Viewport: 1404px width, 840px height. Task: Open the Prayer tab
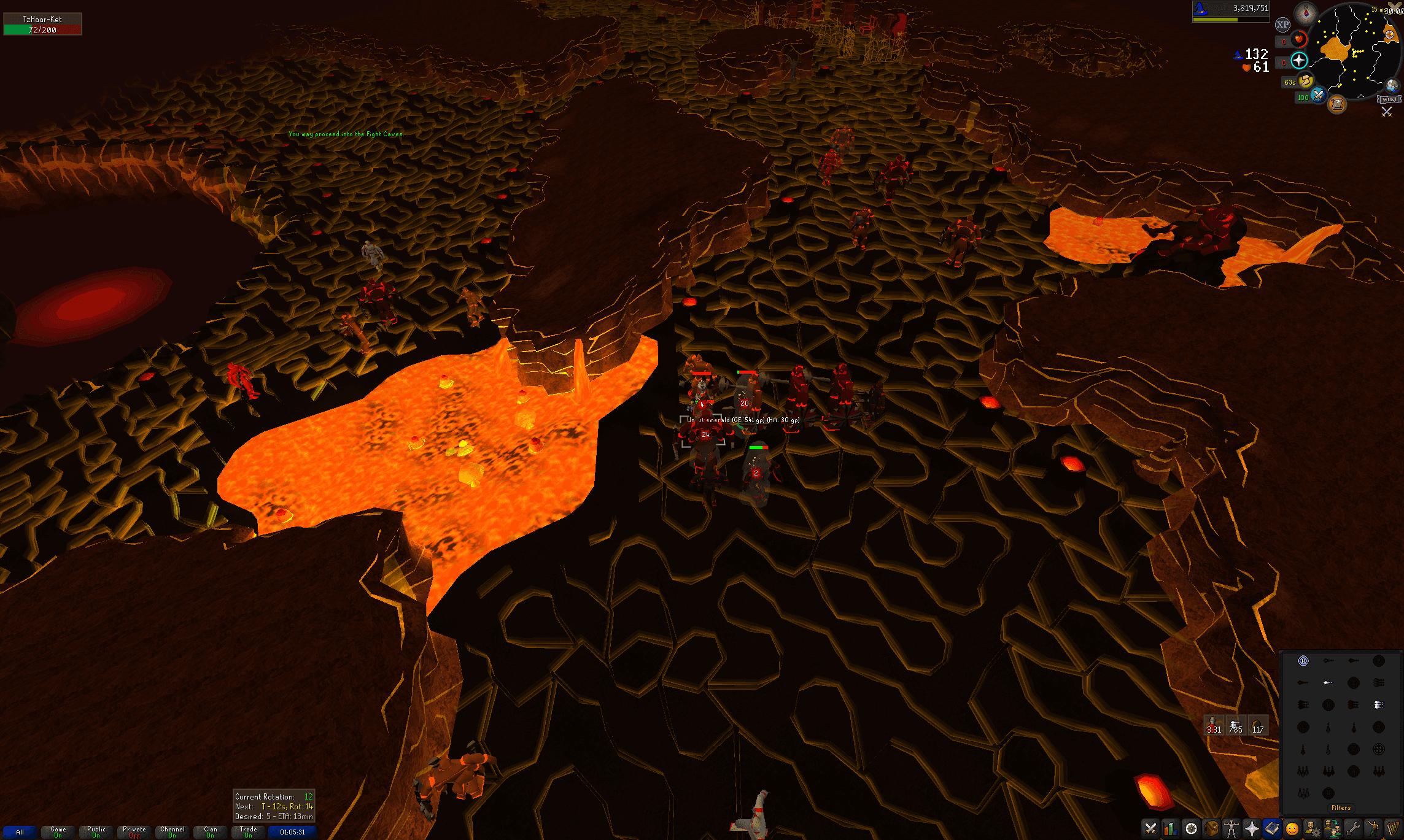point(1252,829)
